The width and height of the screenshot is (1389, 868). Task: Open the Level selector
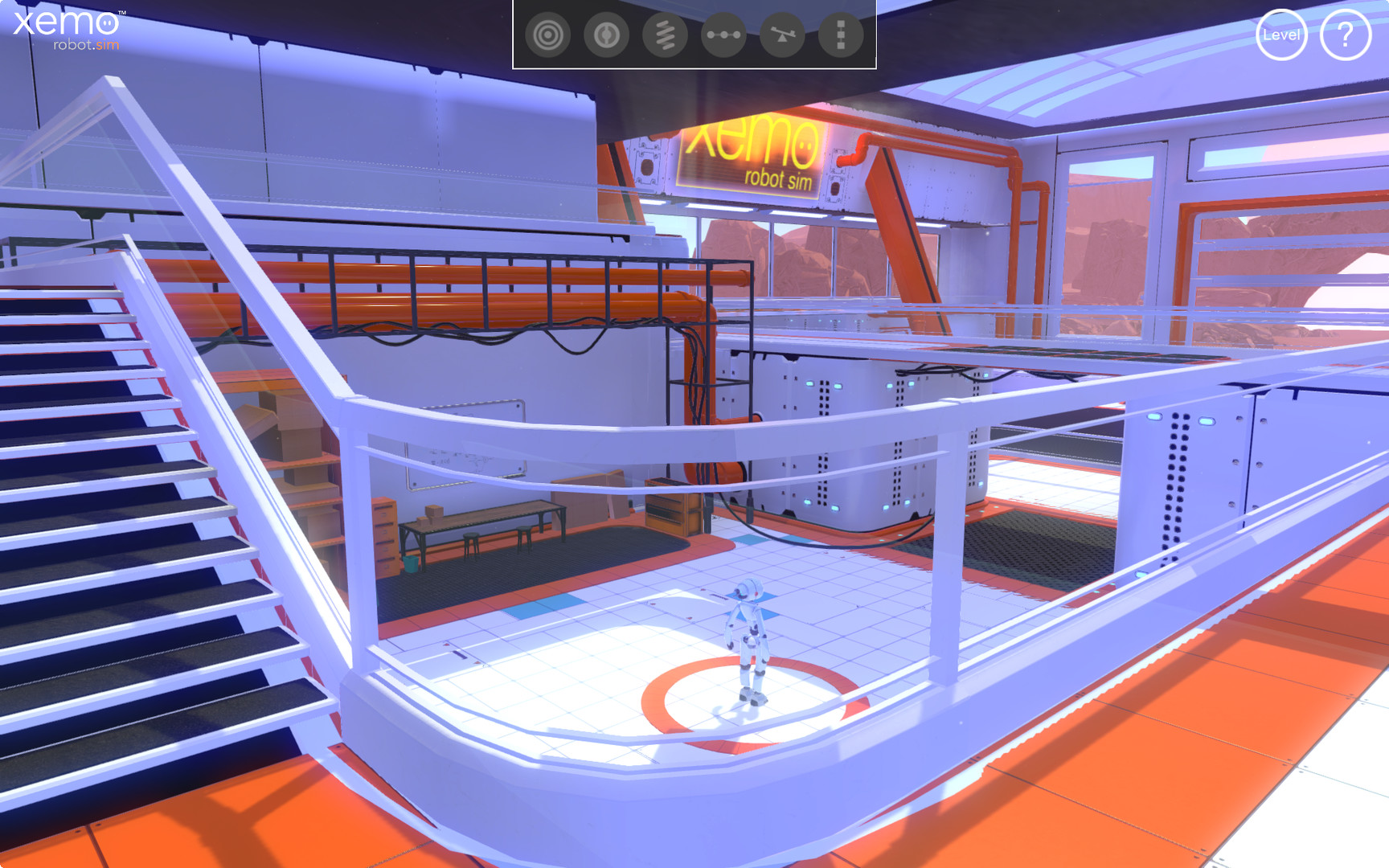1281,35
